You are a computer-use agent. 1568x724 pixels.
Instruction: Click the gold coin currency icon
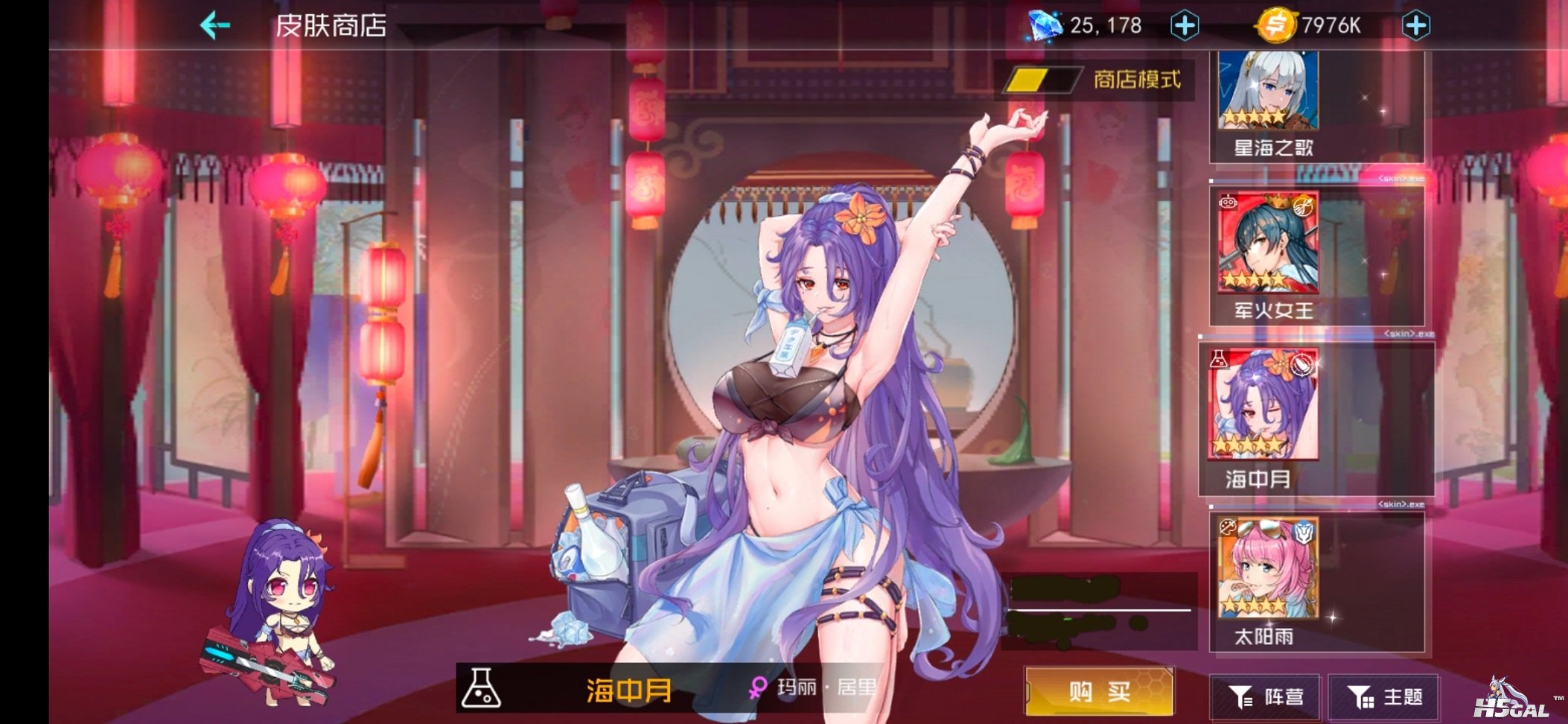pos(1278,25)
